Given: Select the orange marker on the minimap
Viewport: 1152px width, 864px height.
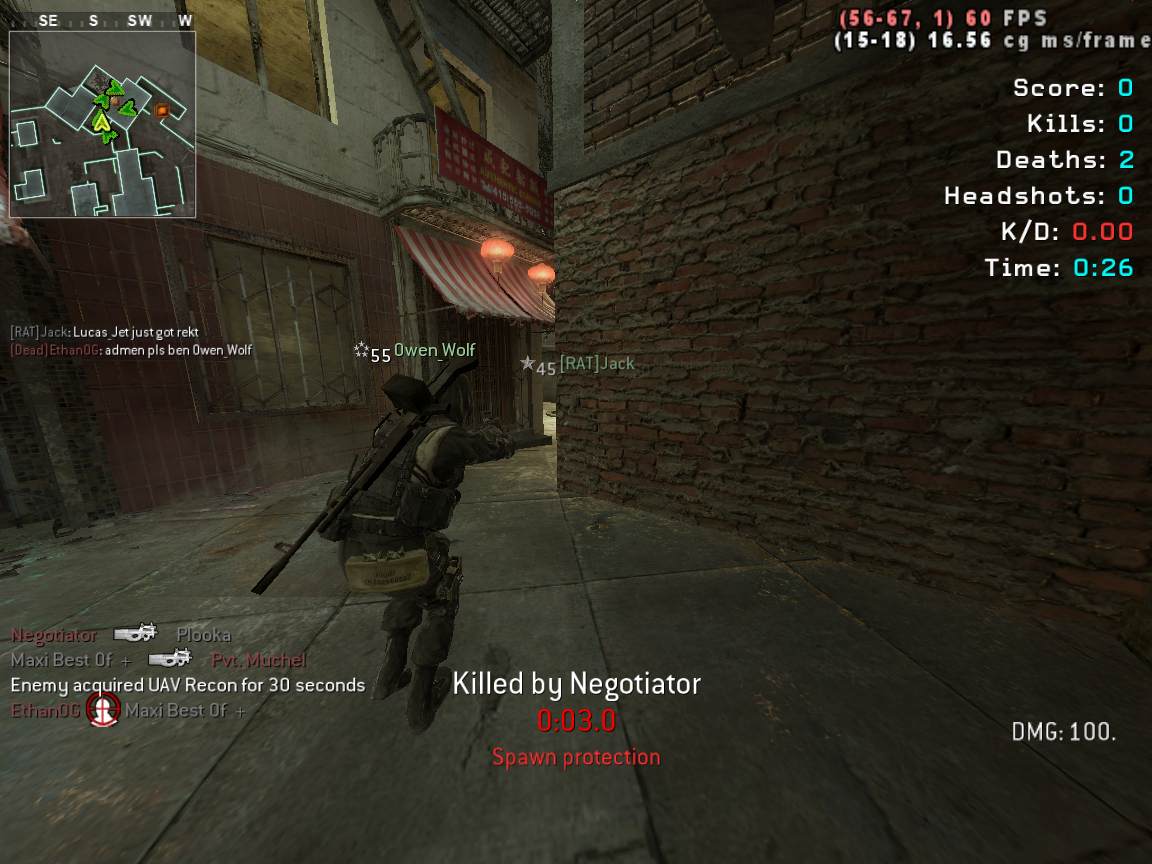Looking at the screenshot, I should (x=162, y=110).
